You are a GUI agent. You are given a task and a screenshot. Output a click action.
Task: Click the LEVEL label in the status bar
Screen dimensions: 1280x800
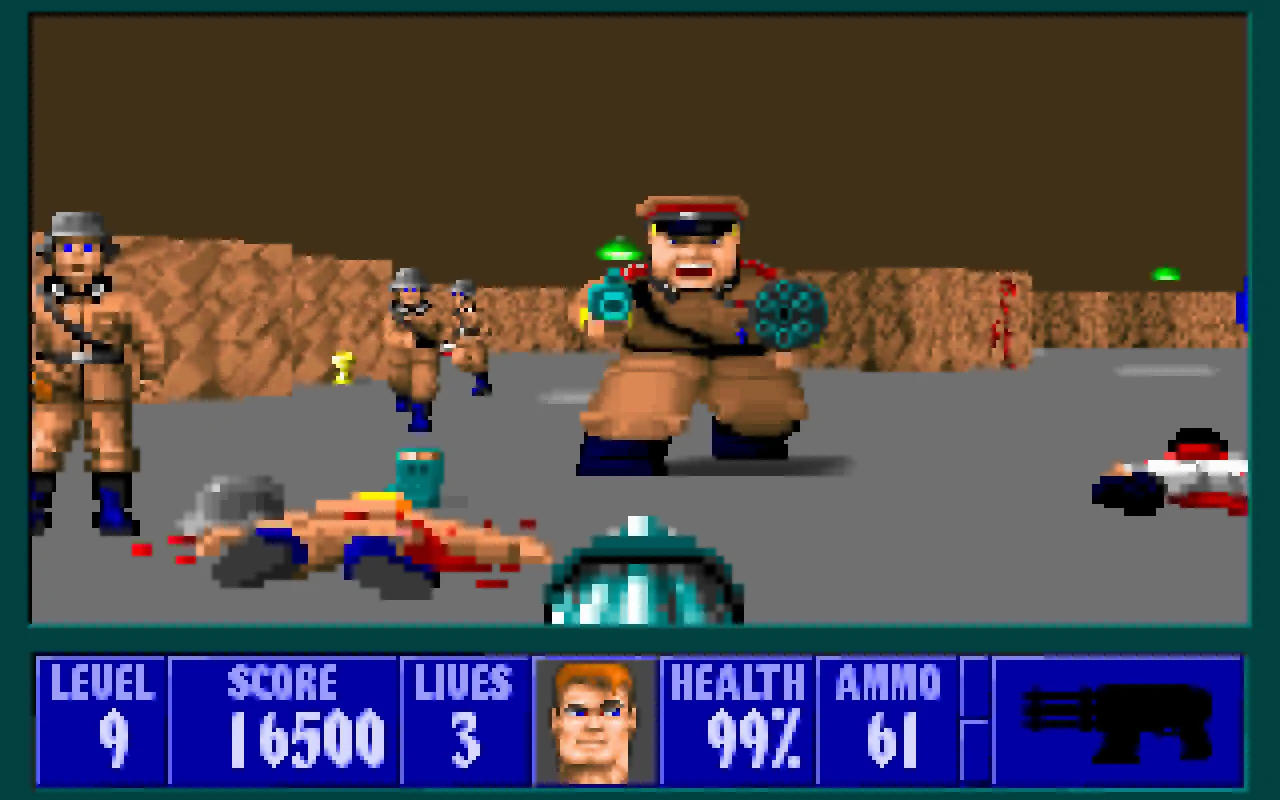tap(100, 682)
